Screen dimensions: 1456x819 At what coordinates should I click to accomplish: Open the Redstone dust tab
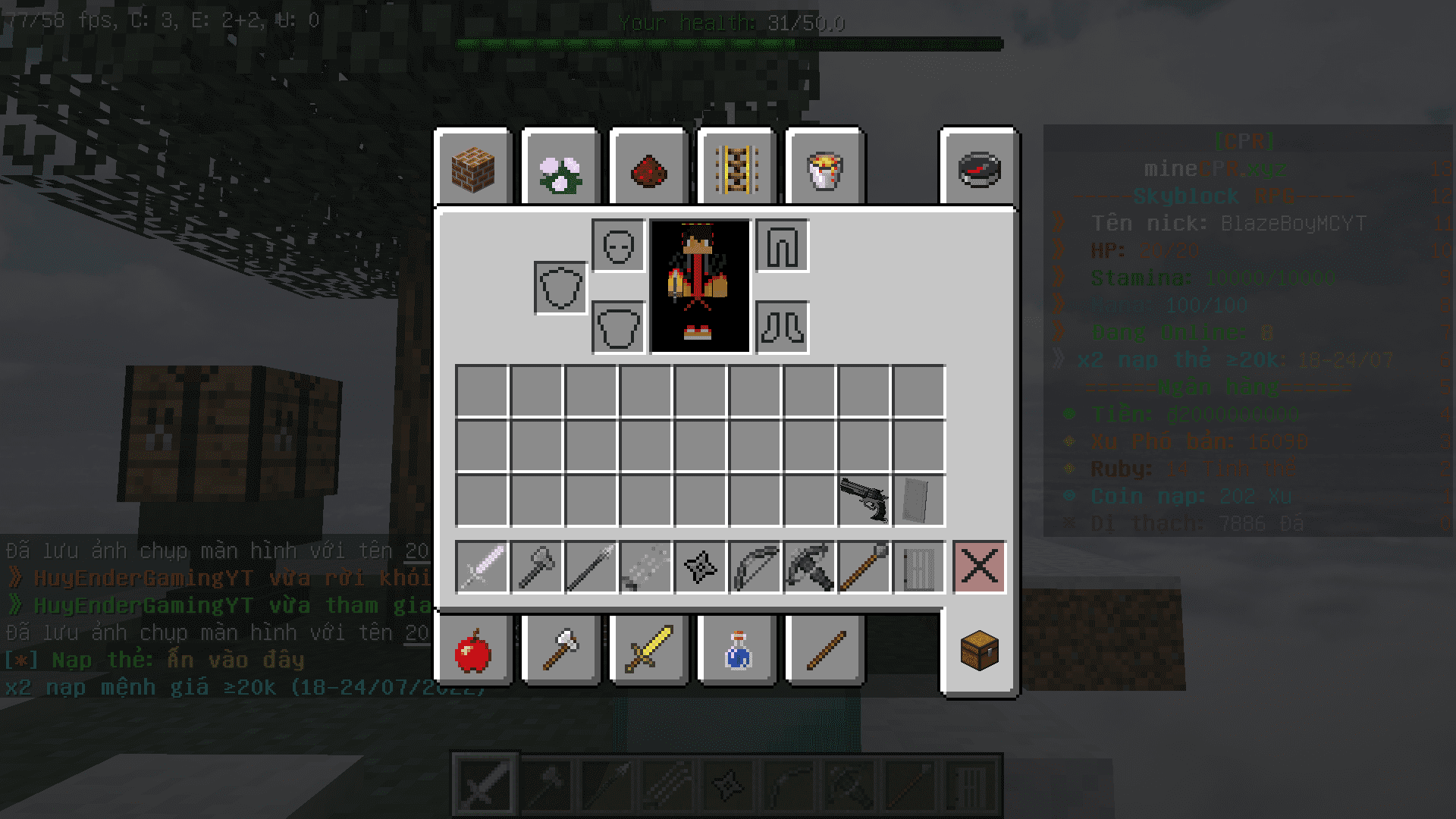[649, 168]
